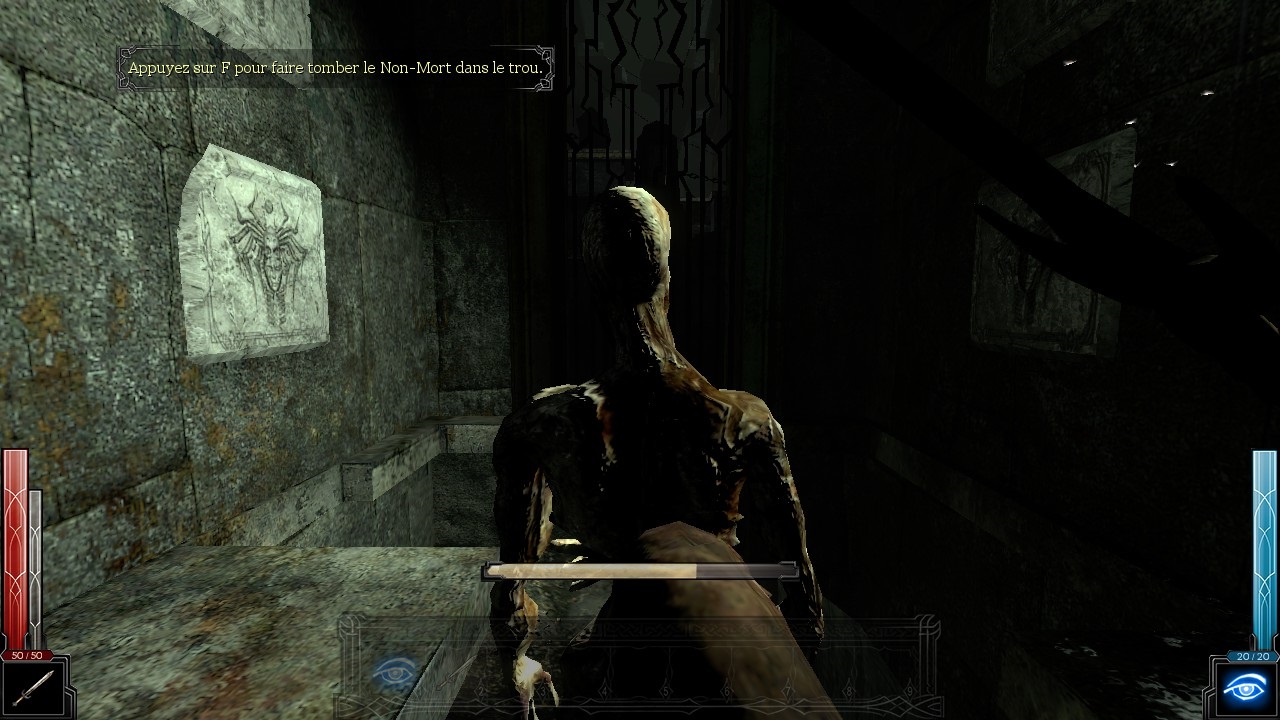The image size is (1280, 720).
Task: Choose the eye spell in hotbar slot 1
Action: pos(394,672)
